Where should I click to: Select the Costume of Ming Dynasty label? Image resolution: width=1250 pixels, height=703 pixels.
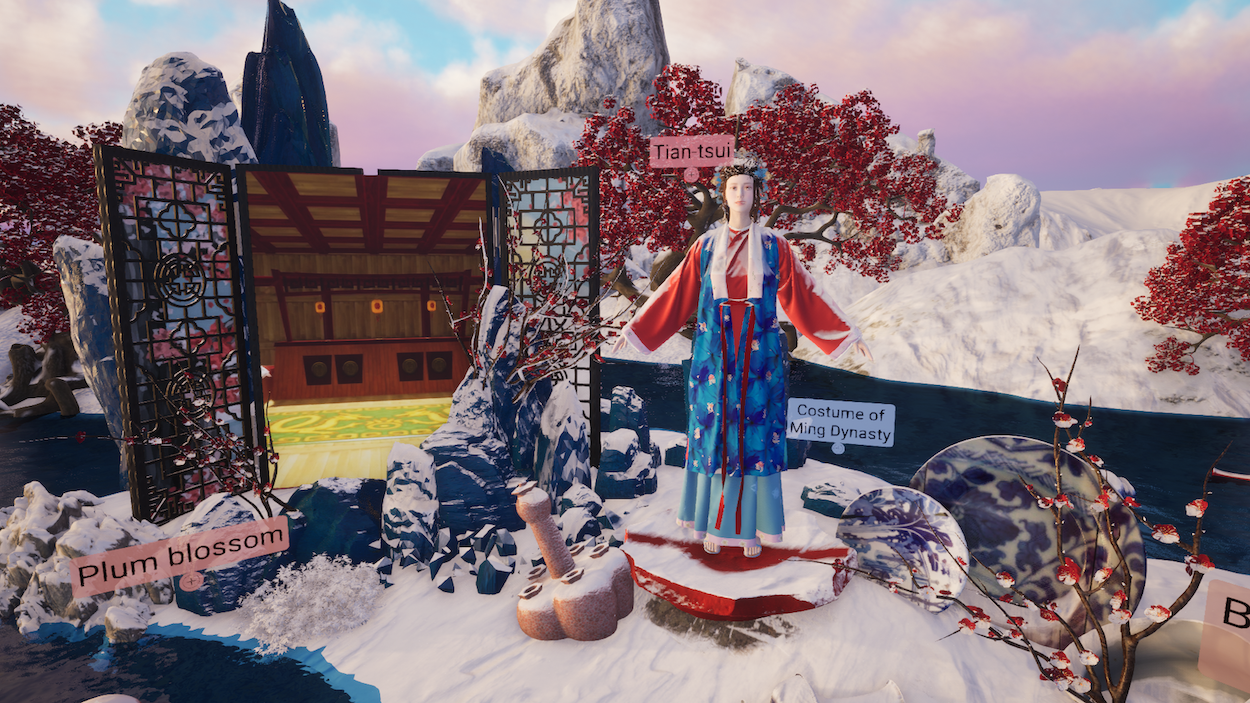coord(840,422)
